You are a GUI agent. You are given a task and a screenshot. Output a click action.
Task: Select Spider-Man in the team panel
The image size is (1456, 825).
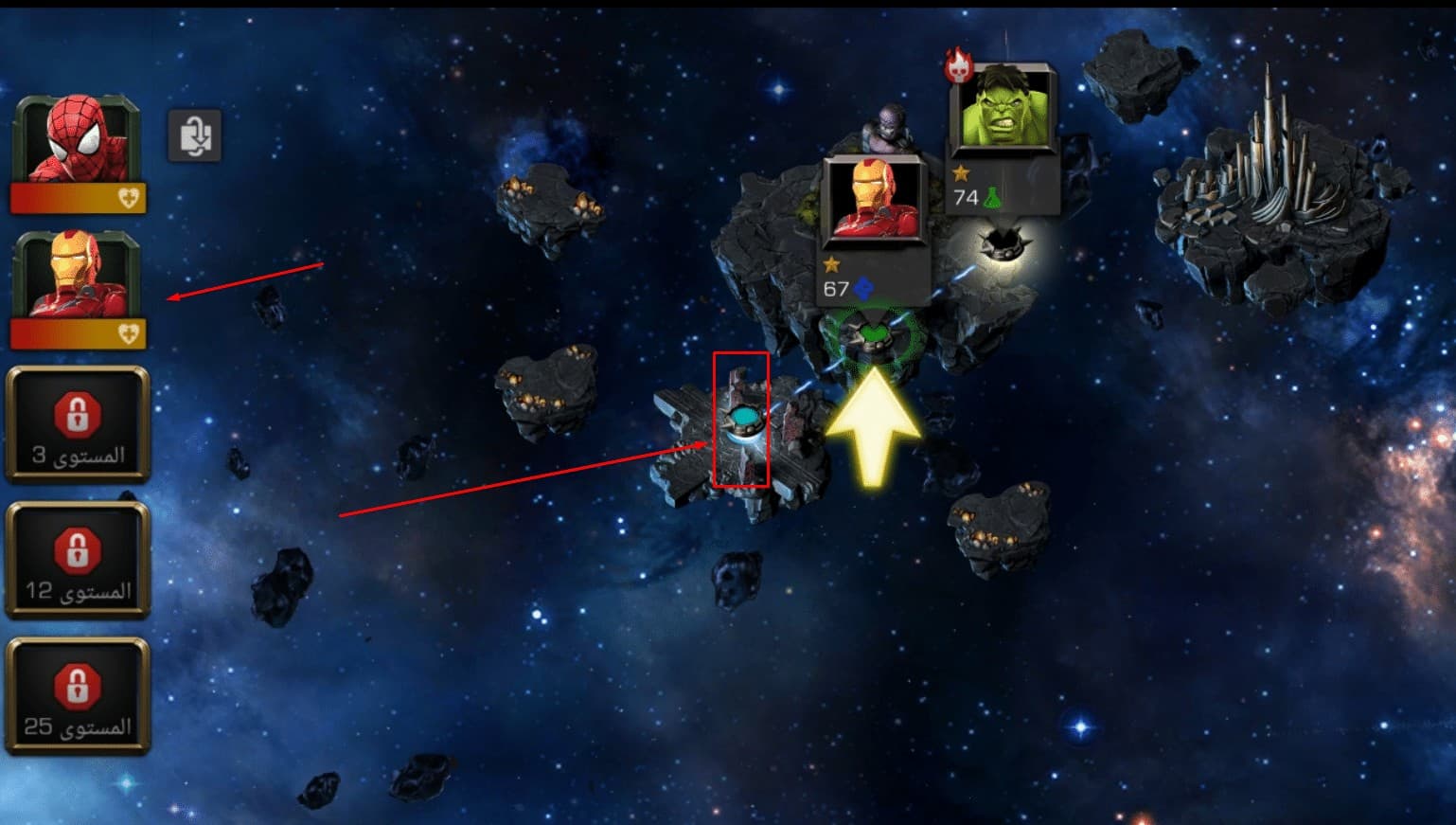[78, 152]
